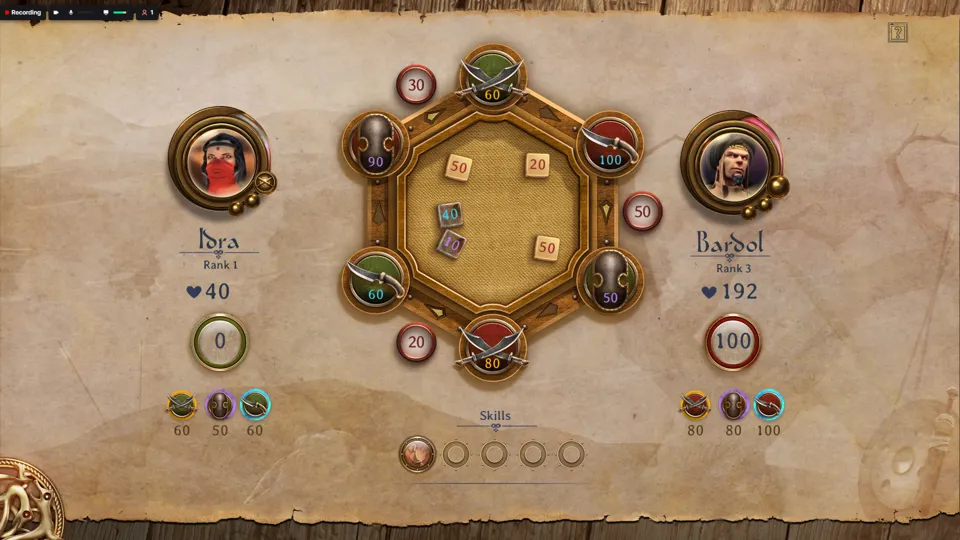The height and width of the screenshot is (540, 960).
Task: Select the green crossed swords 60 medallion
Action: [x=492, y=76]
